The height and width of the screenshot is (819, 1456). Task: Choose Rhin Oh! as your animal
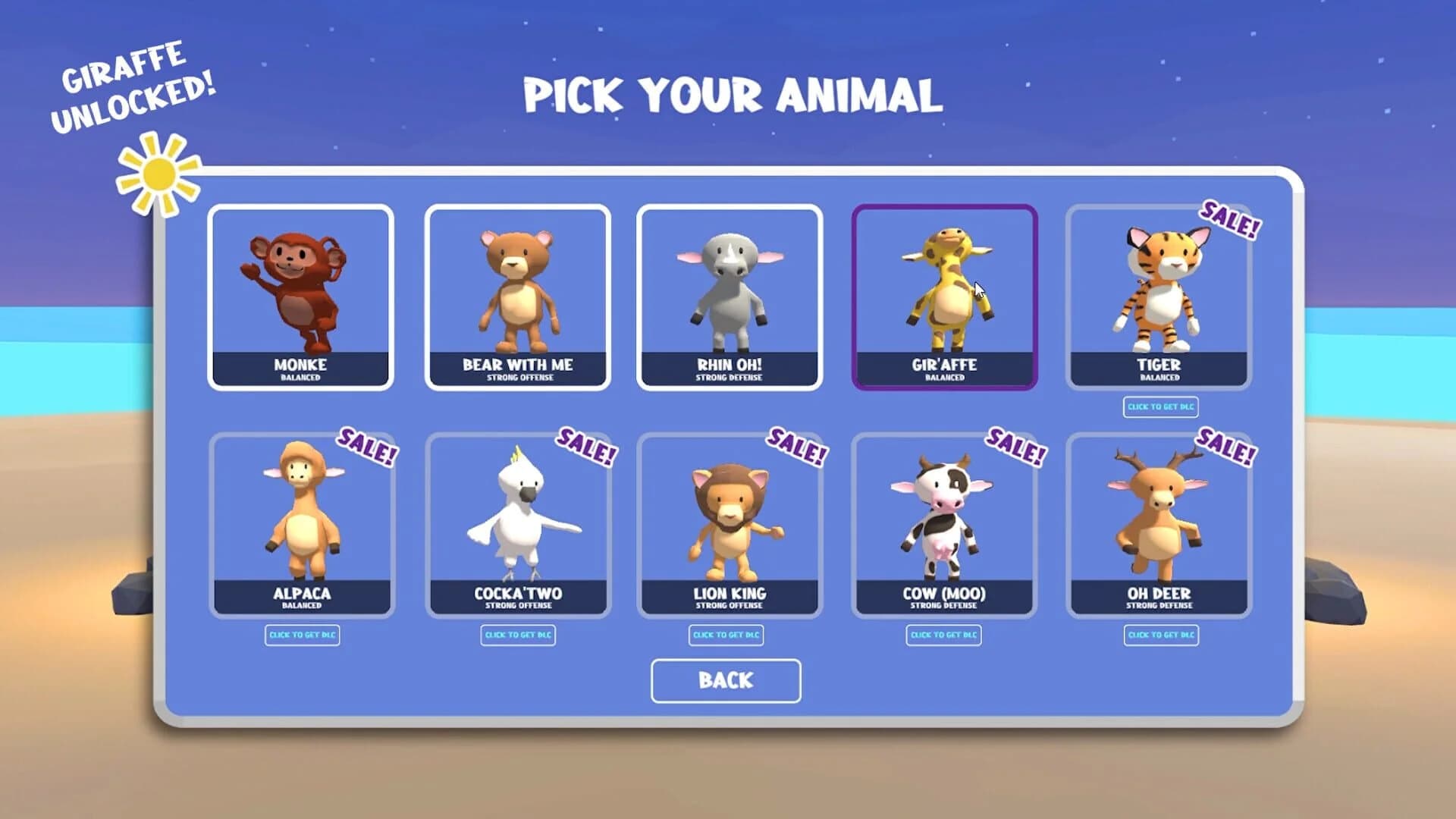[728, 296]
